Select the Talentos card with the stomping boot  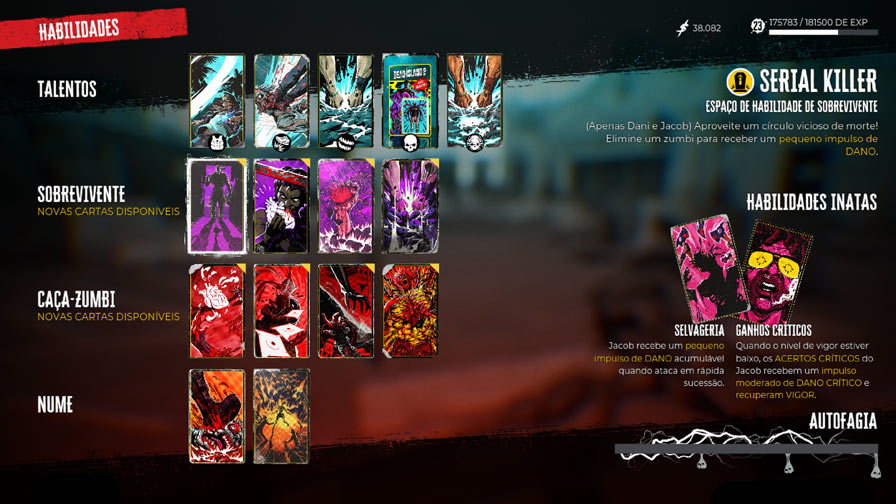pos(281,101)
